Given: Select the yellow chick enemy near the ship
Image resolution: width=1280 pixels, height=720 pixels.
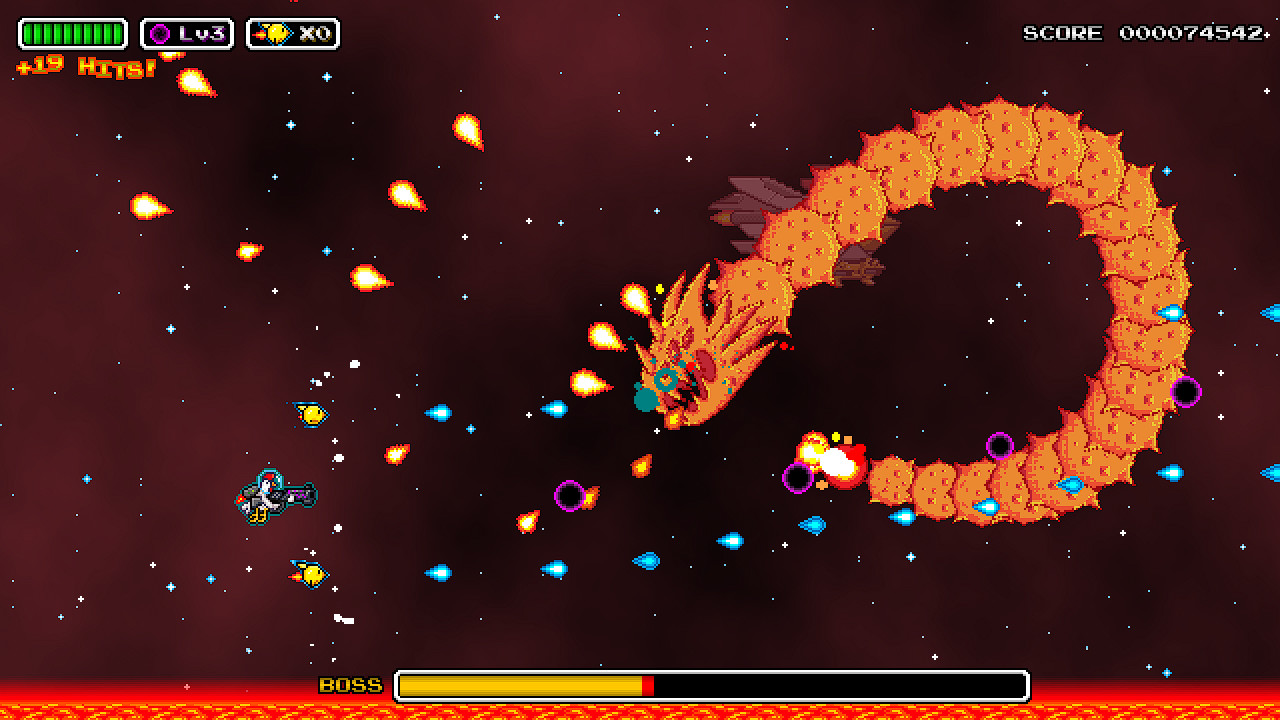Looking at the screenshot, I should click(x=310, y=413).
